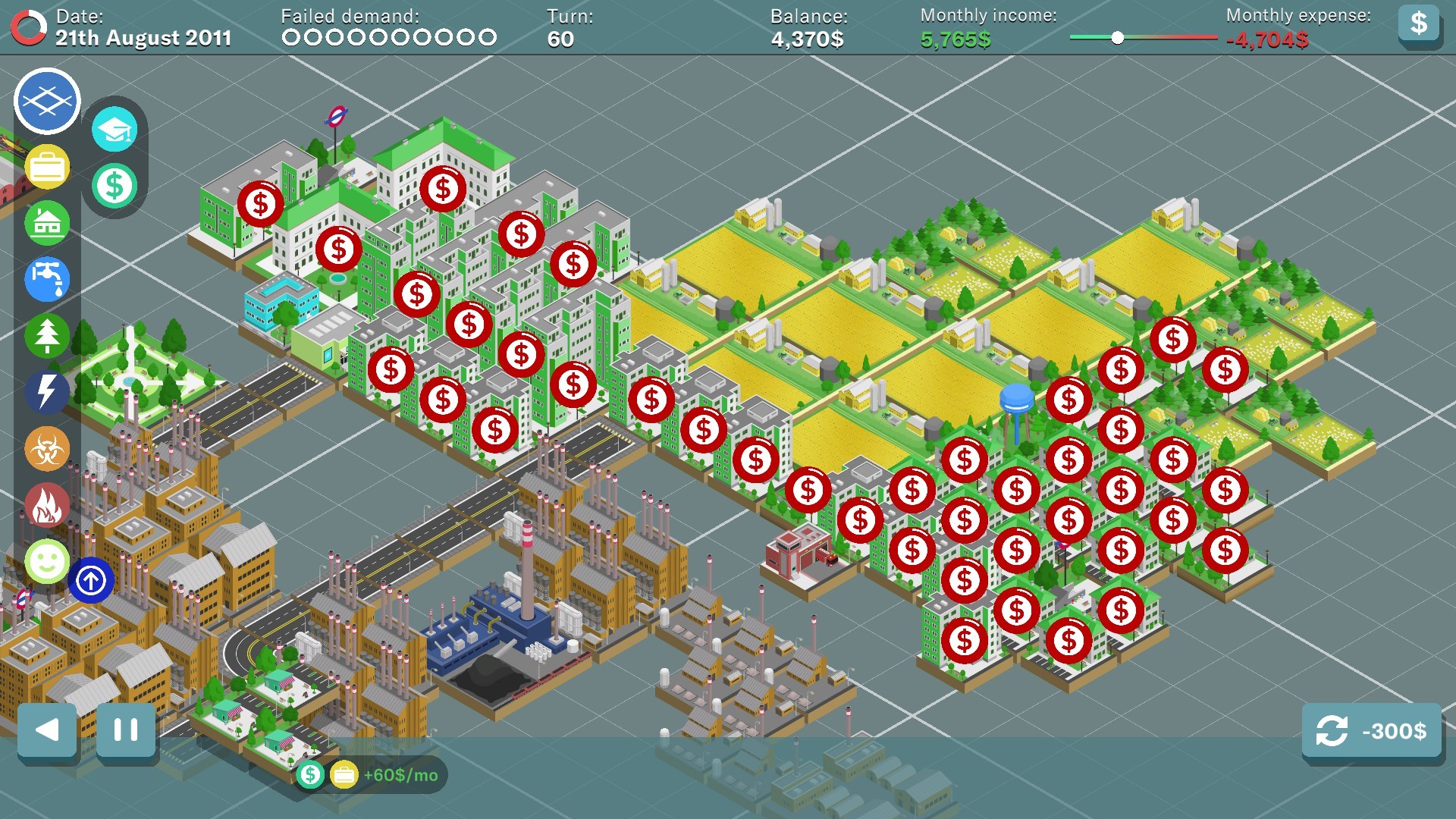Open the housing build tool
The image size is (1456, 819).
pos(47,222)
